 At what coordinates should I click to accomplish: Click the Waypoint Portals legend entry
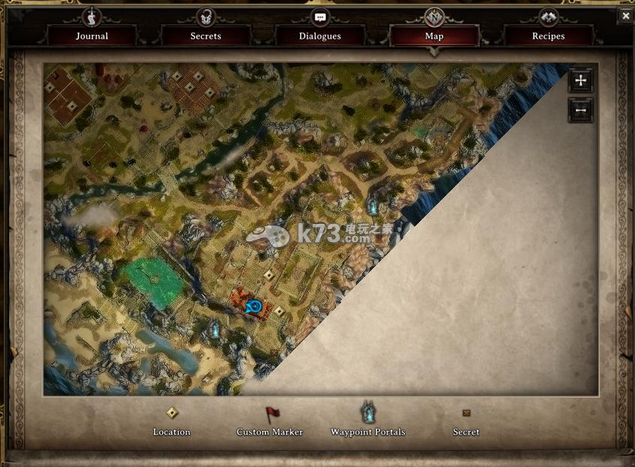[368, 420]
